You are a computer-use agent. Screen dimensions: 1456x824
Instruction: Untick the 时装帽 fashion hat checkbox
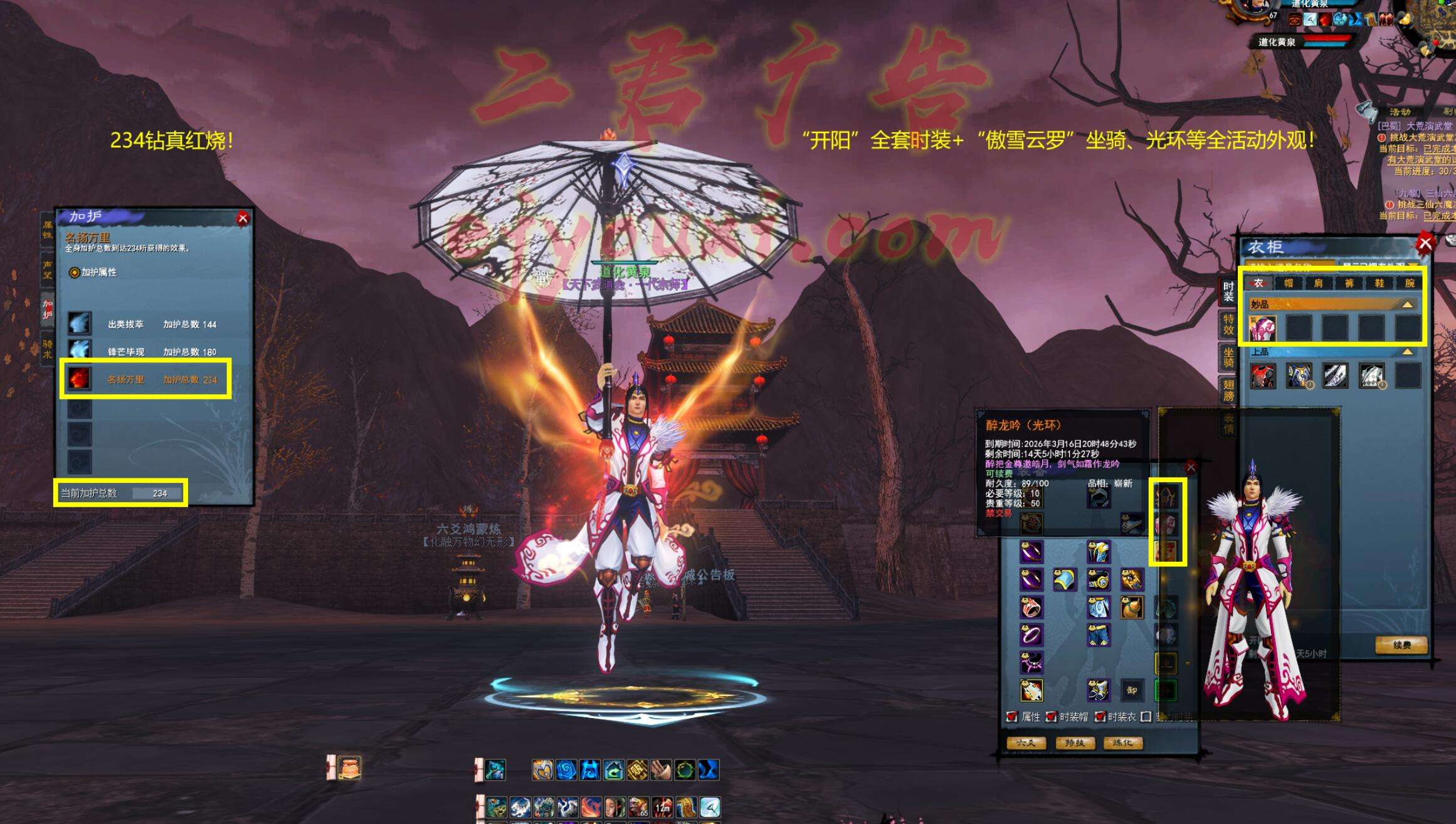(1051, 717)
